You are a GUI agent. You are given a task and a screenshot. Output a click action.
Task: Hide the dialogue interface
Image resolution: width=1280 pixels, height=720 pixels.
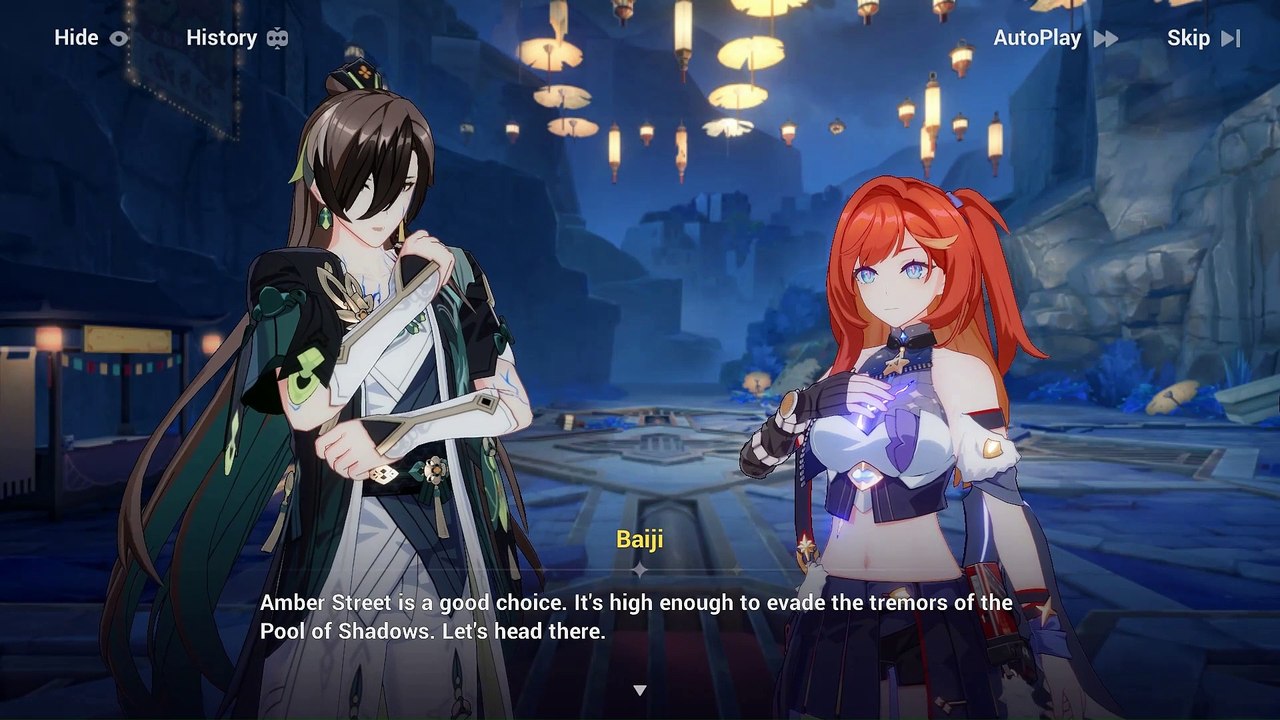click(x=91, y=38)
